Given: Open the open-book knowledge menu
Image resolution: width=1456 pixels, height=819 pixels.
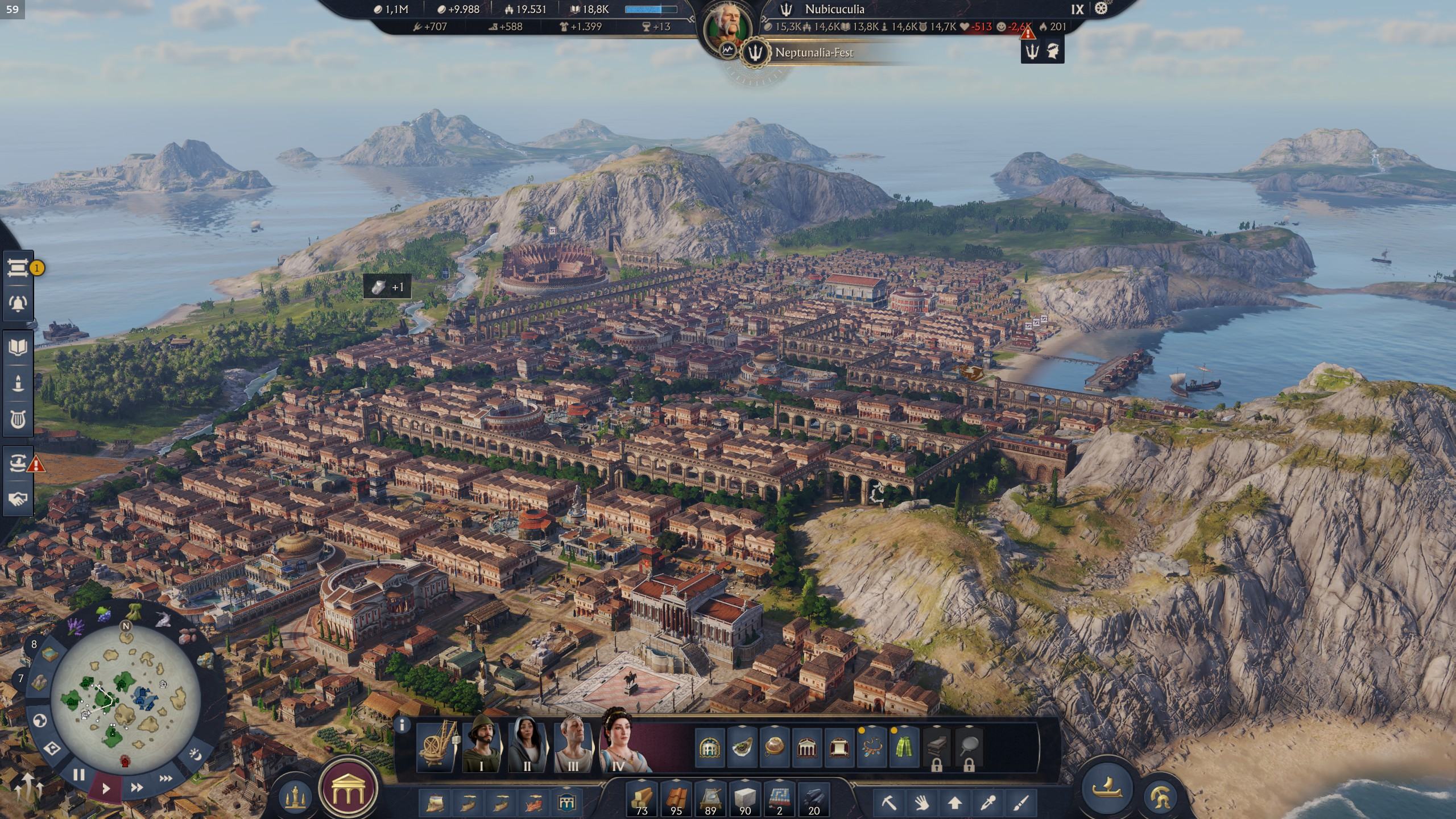Looking at the screenshot, I should tap(18, 348).
